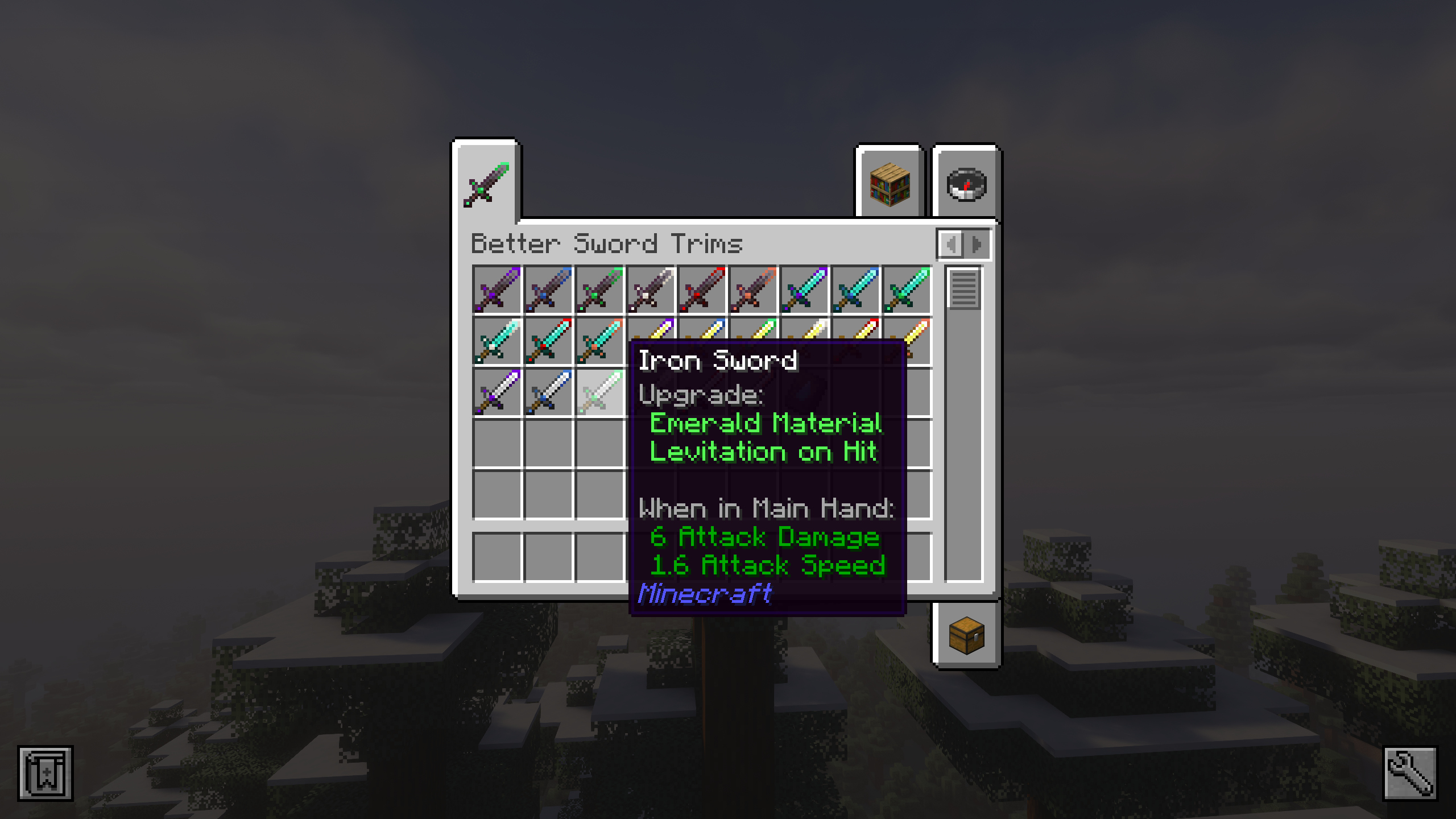Open the chest survival inventory tab
This screenshot has height=819, width=1456.
tap(965, 635)
